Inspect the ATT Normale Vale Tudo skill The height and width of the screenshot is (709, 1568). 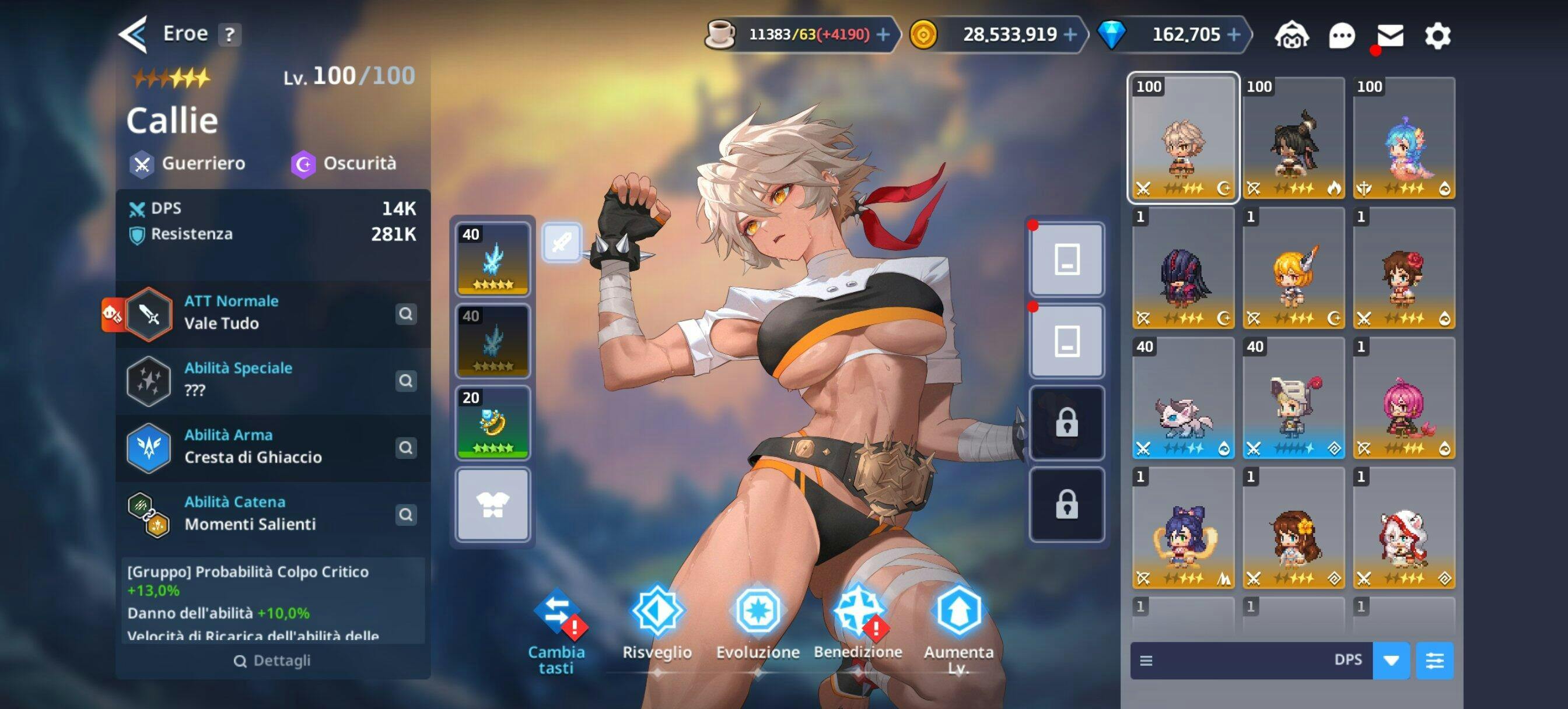[x=405, y=314]
